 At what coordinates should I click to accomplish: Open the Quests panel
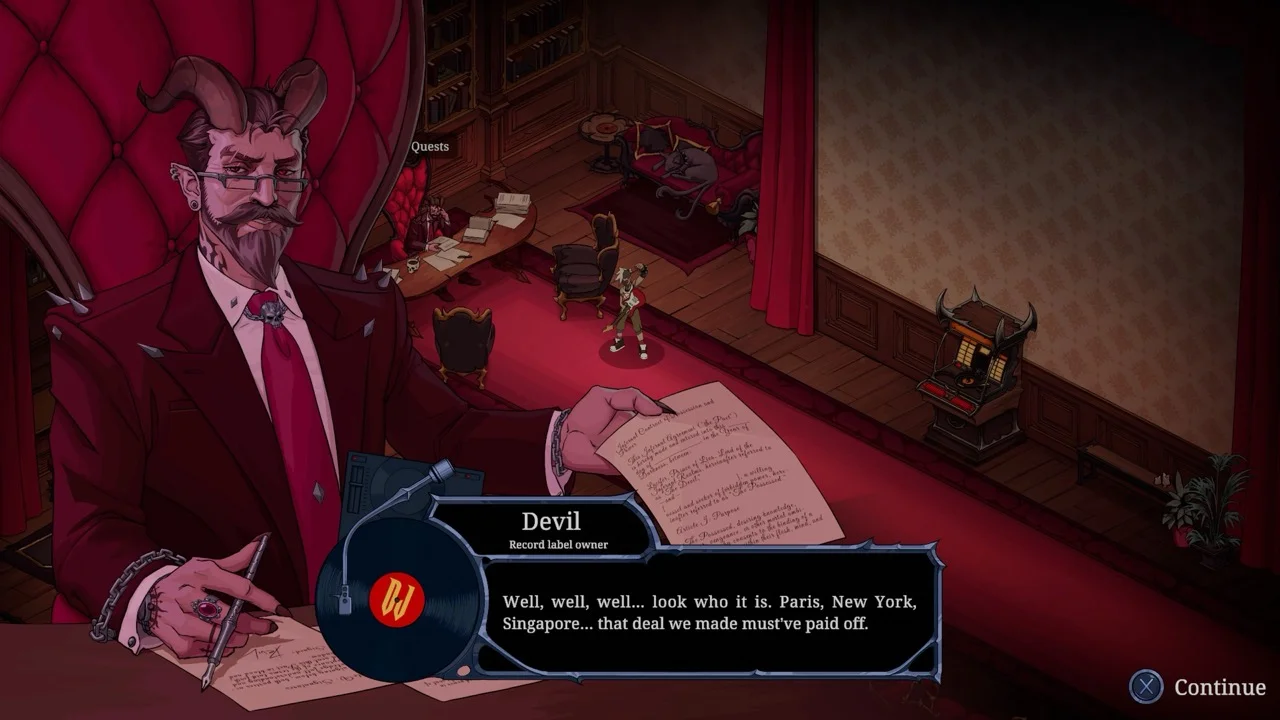(430, 146)
